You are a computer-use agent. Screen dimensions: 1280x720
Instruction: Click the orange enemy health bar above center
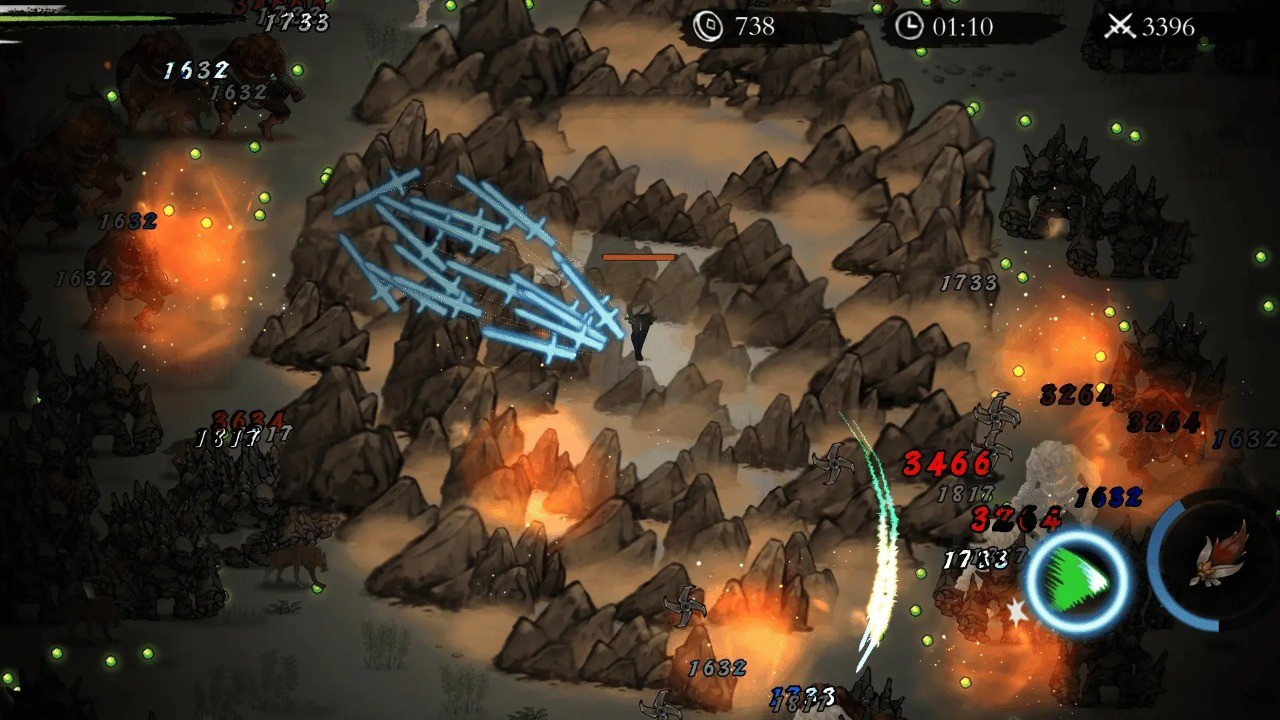point(641,256)
